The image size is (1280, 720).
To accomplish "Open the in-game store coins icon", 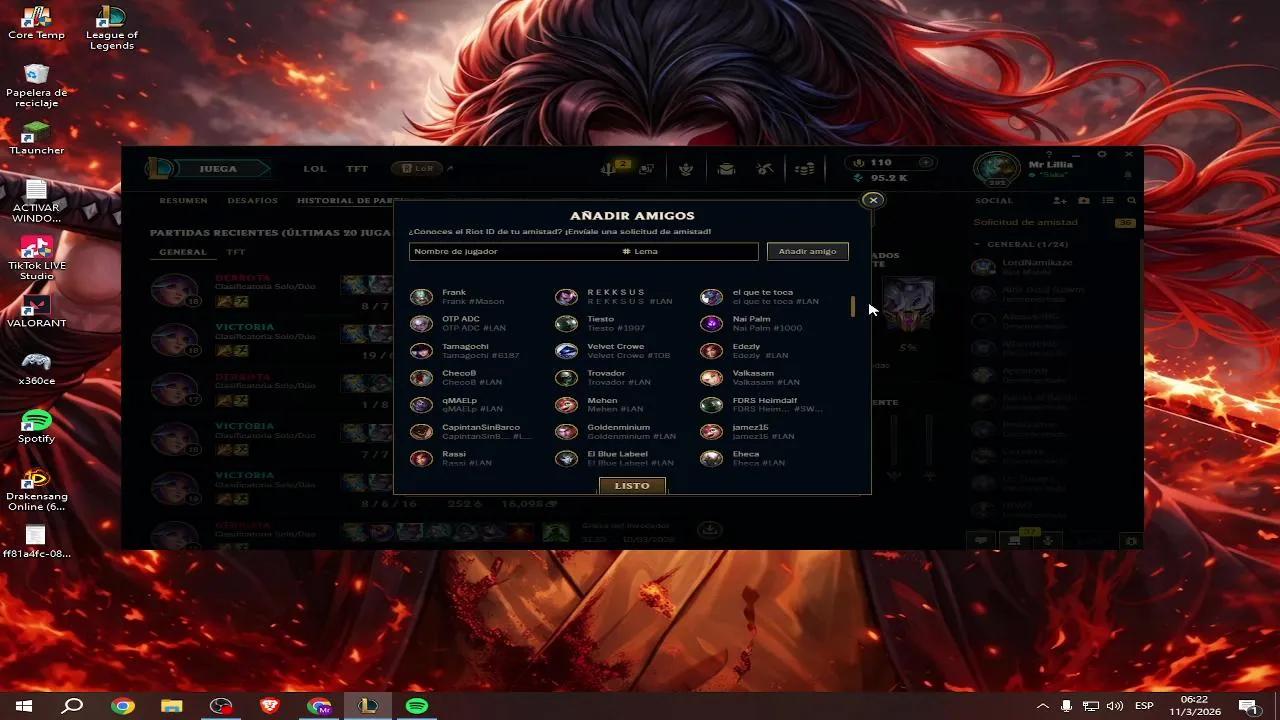I will pos(803,168).
